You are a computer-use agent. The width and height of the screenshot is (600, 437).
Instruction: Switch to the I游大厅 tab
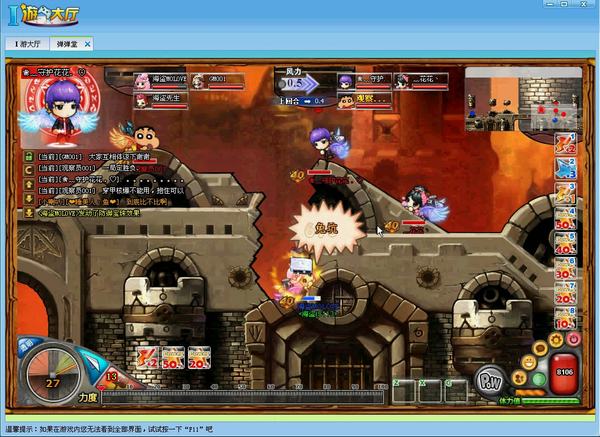click(29, 45)
